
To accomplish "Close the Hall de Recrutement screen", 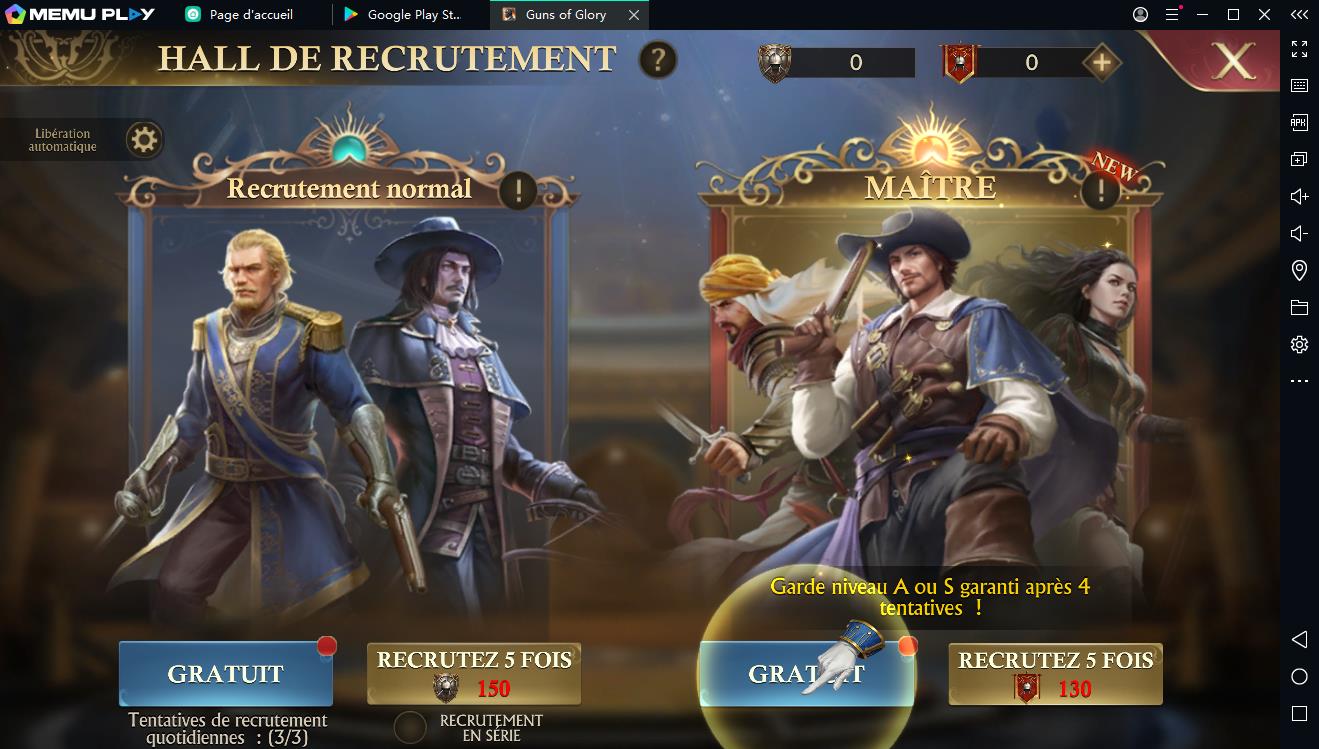I will [1235, 62].
